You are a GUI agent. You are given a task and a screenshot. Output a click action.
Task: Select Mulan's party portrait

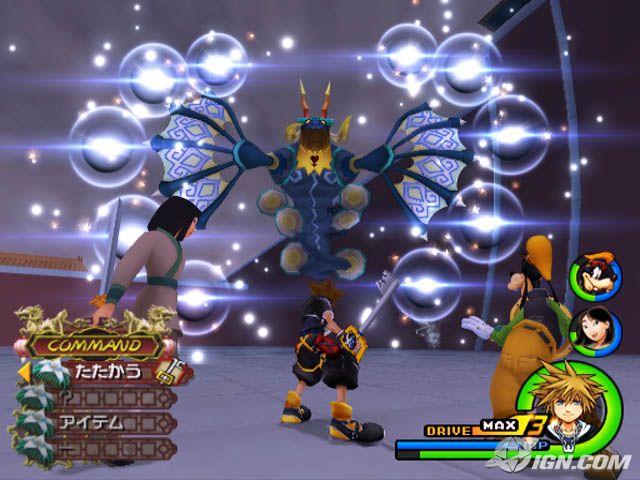[x=589, y=326]
